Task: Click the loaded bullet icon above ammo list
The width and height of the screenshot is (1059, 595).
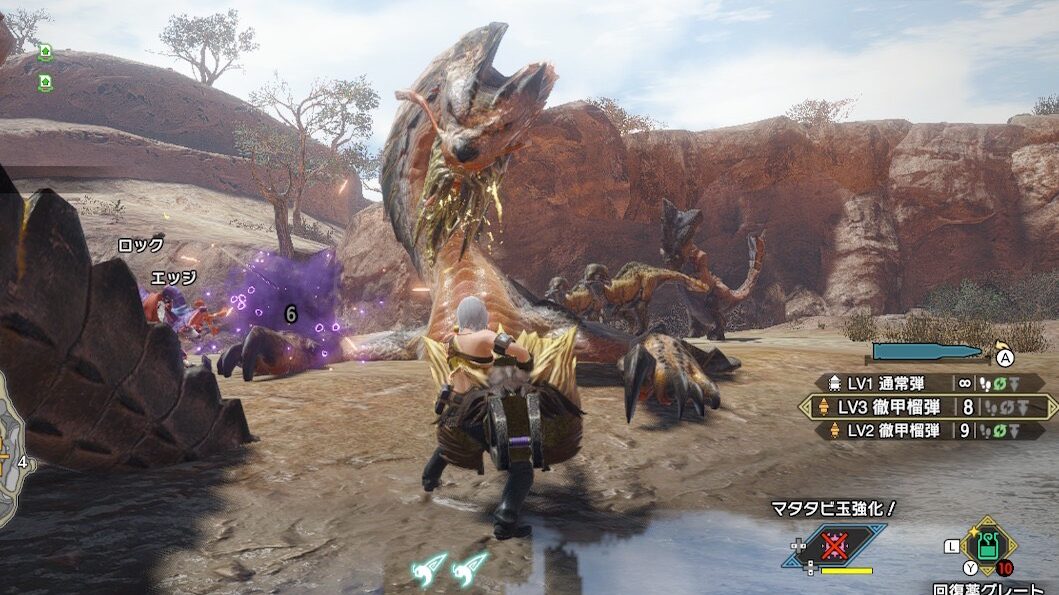Action: tap(927, 351)
